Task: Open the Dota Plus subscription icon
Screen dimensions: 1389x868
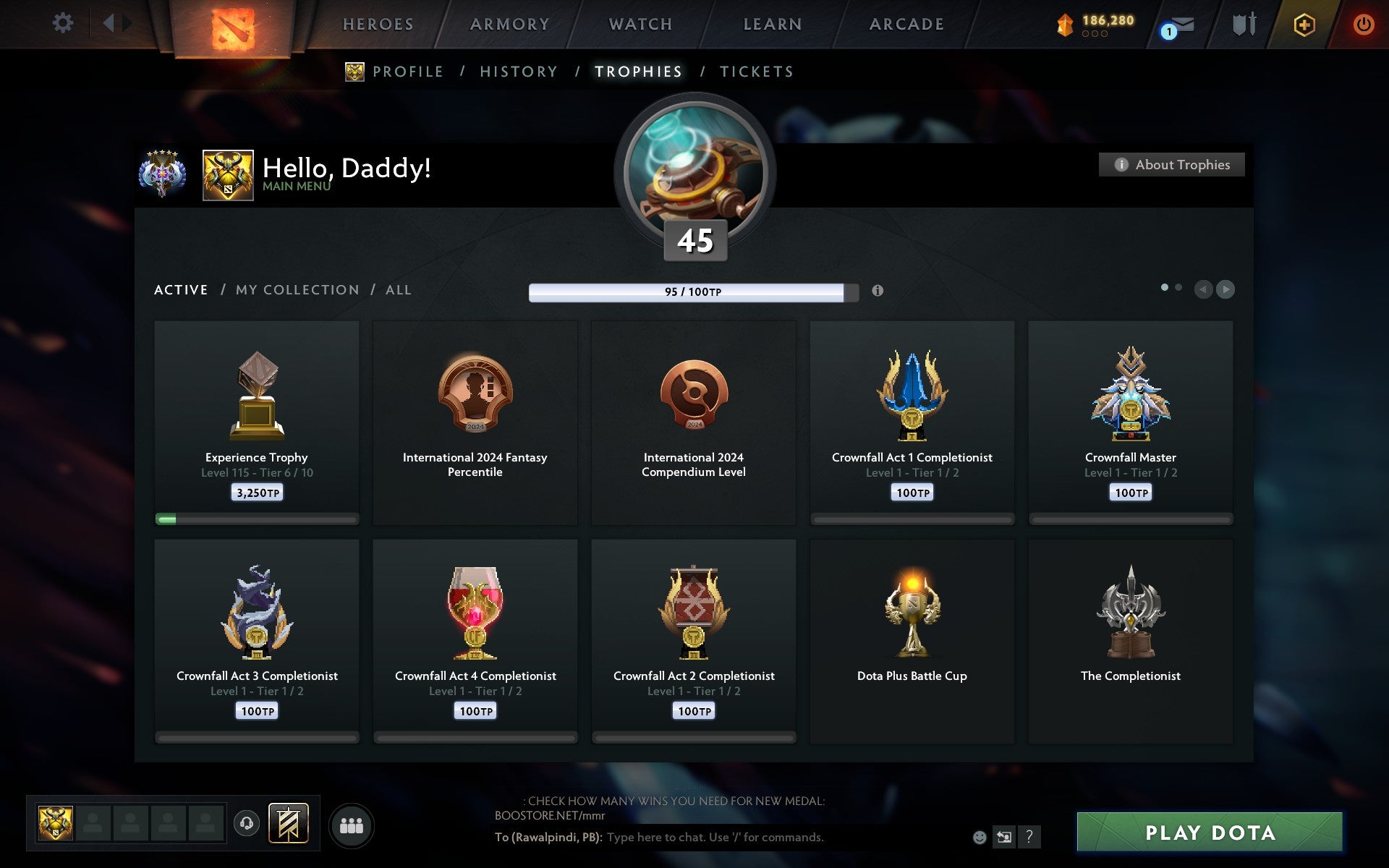Action: 1302,24
